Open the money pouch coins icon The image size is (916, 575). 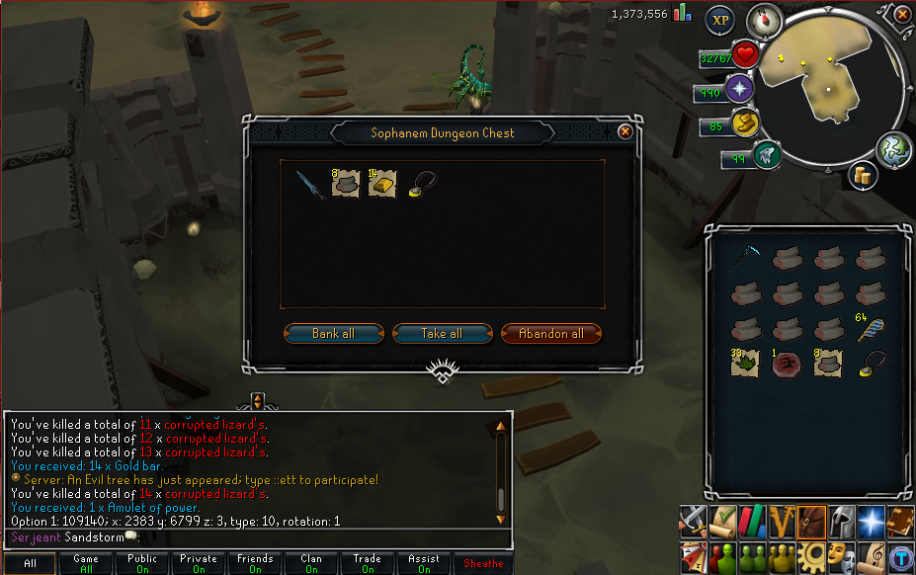point(864,175)
